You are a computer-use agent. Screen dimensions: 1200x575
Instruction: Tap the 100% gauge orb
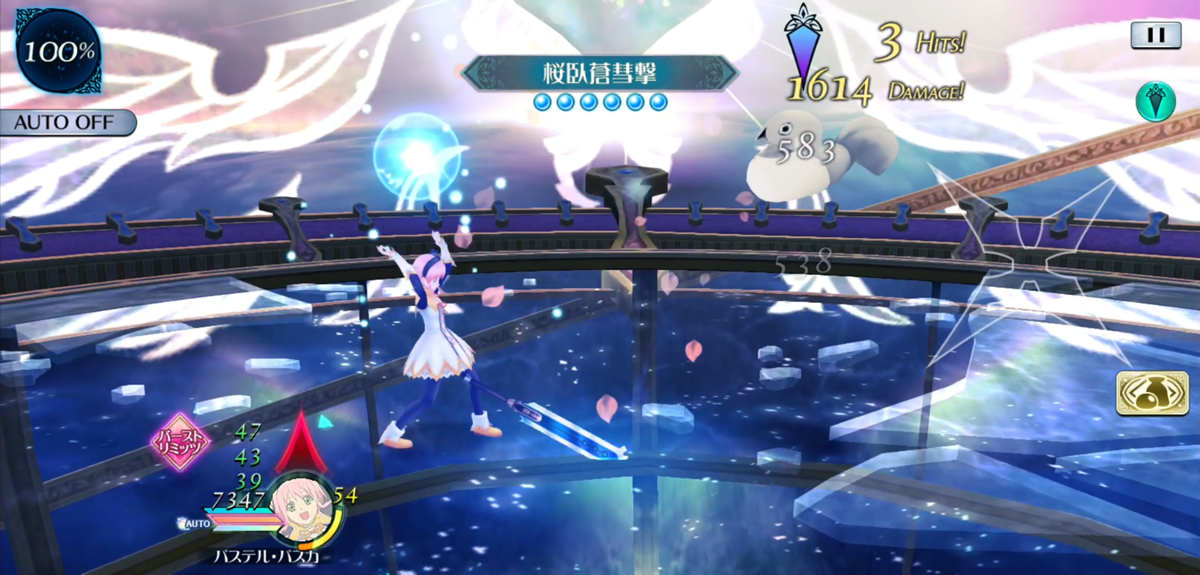point(59,51)
